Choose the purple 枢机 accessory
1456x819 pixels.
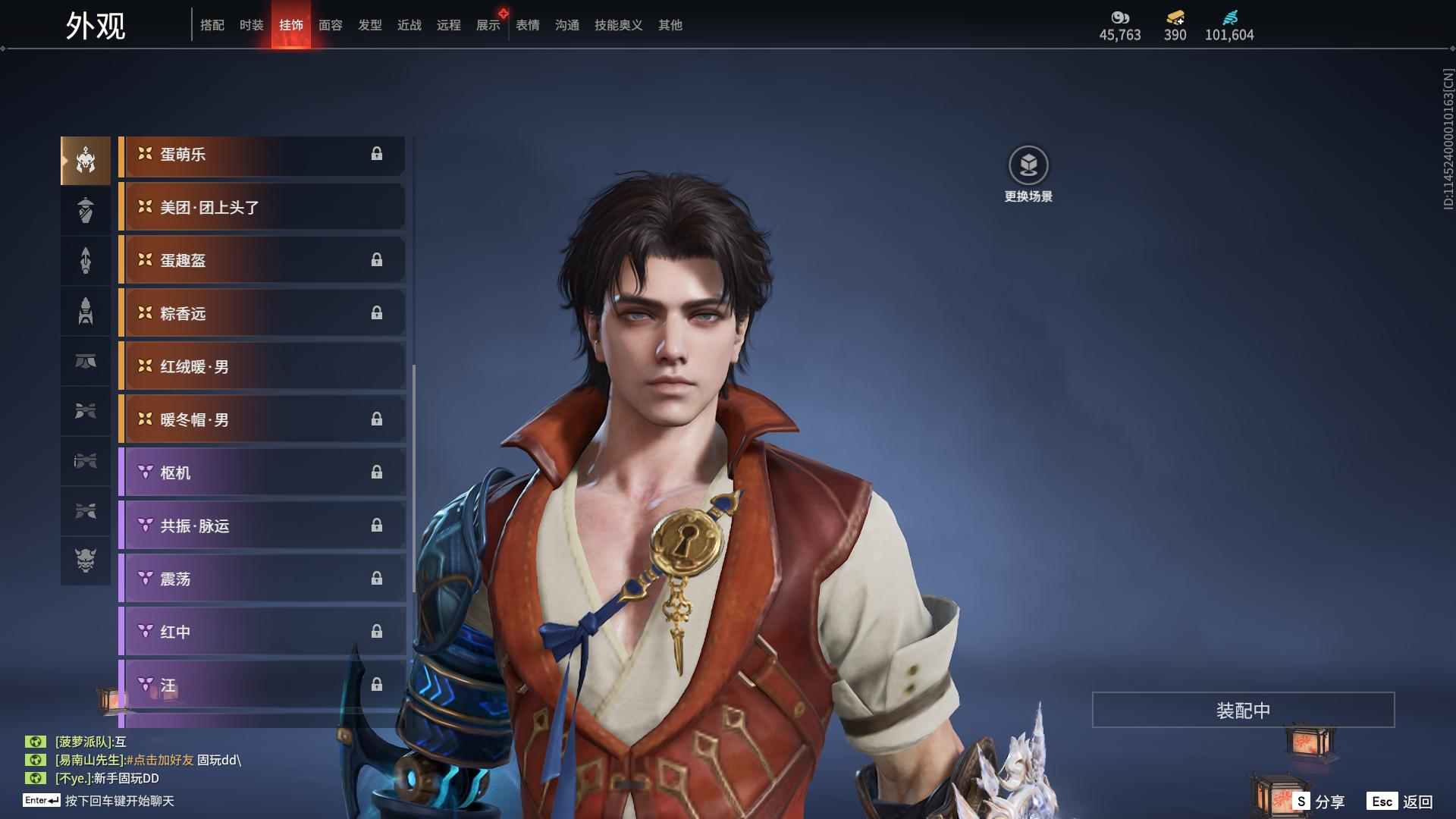point(262,472)
